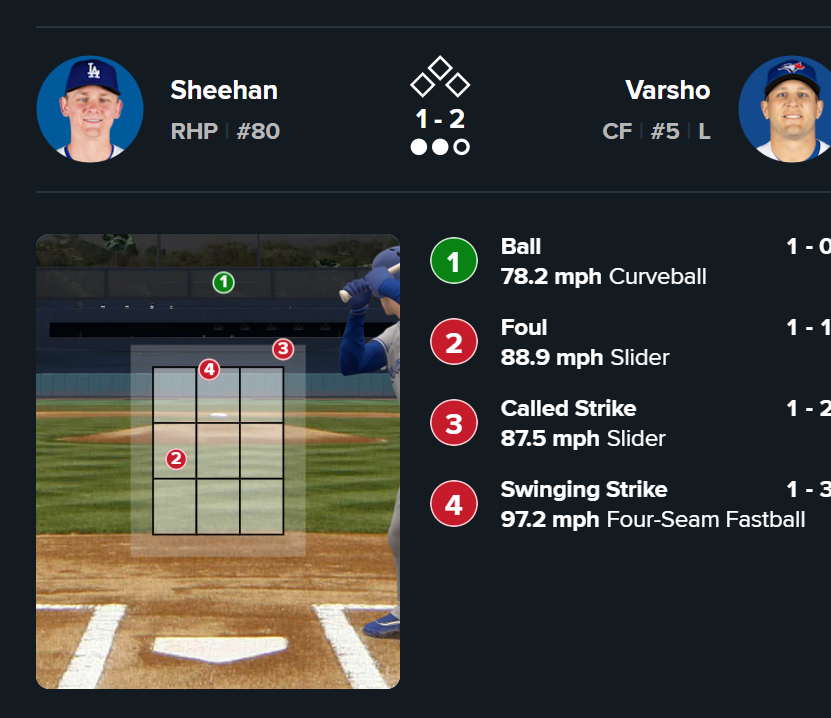Choose pitch 3 marker beside the zone
Screen dimensions: 831x718
[x=283, y=349]
